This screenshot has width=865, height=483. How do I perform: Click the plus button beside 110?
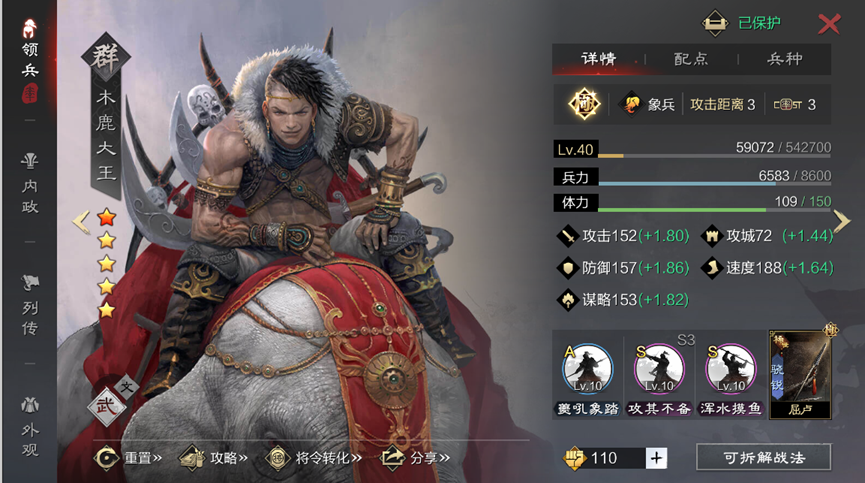(656, 458)
